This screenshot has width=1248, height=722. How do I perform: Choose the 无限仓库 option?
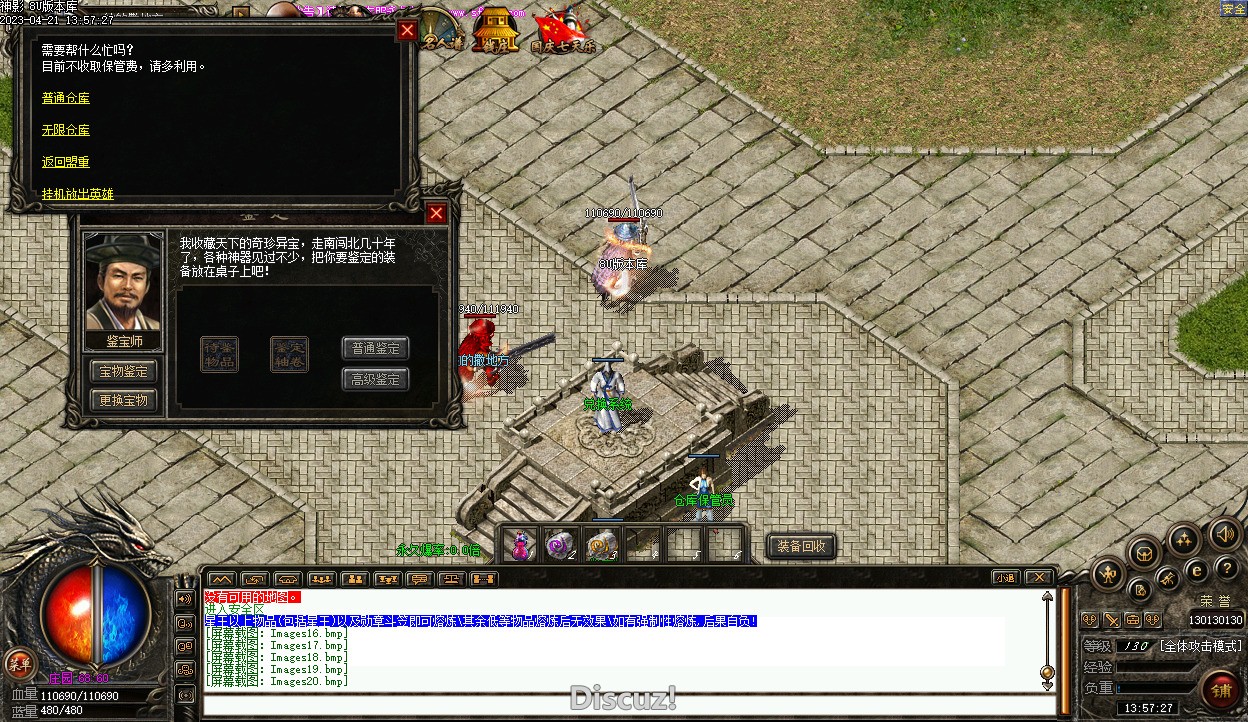click(x=66, y=130)
